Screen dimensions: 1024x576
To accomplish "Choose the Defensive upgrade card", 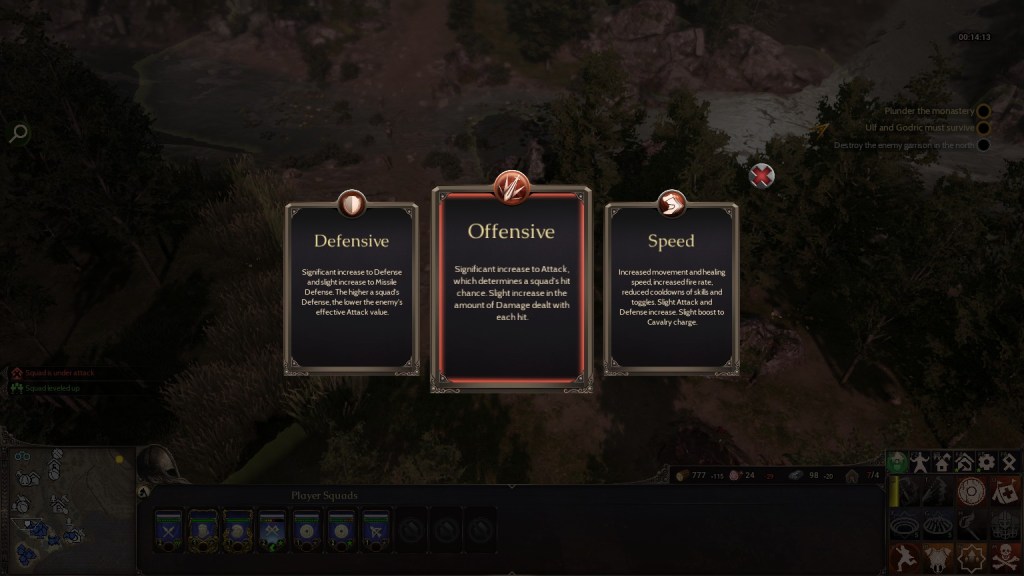I will click(350, 288).
